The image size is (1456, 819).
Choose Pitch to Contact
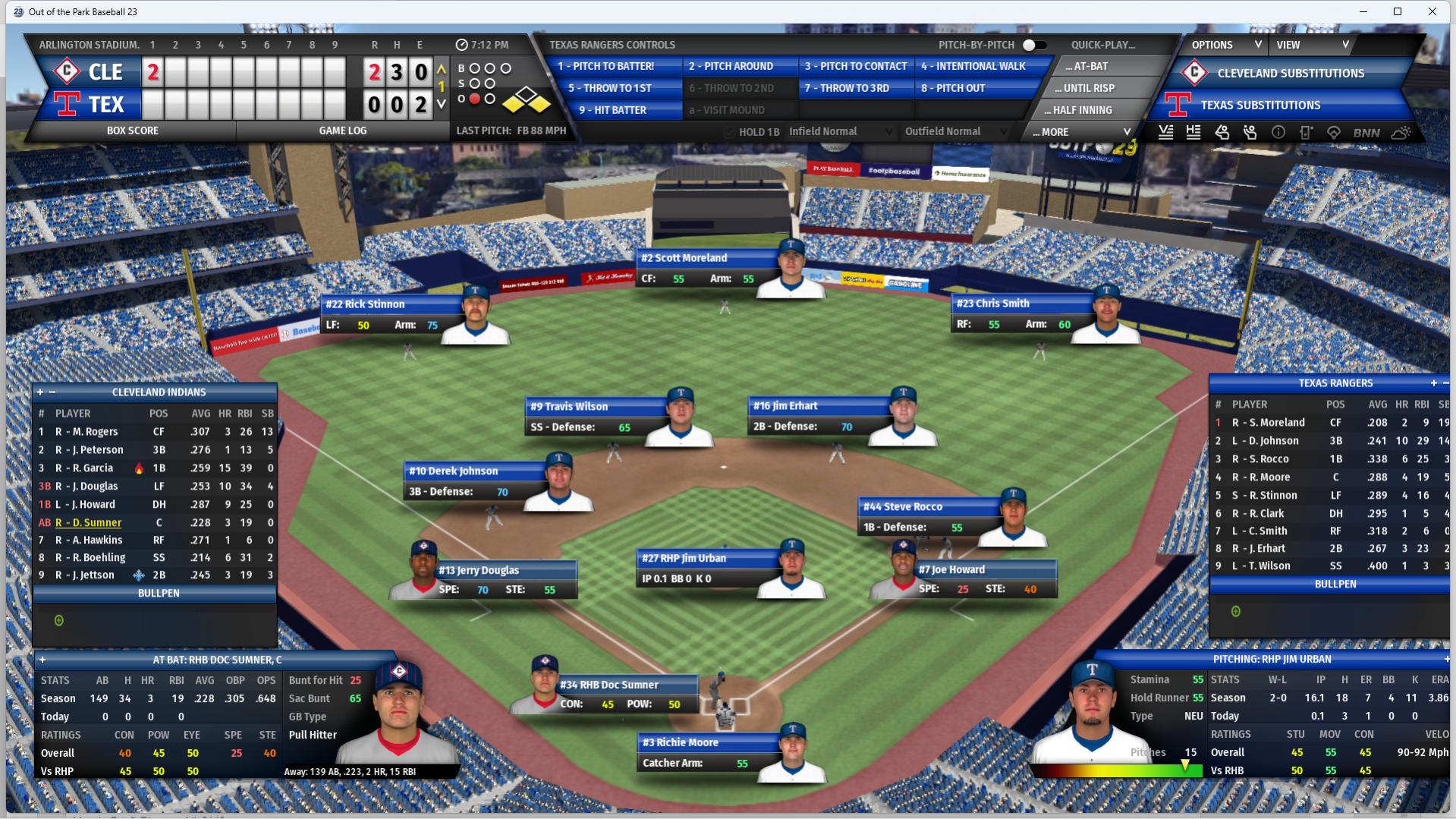point(856,66)
